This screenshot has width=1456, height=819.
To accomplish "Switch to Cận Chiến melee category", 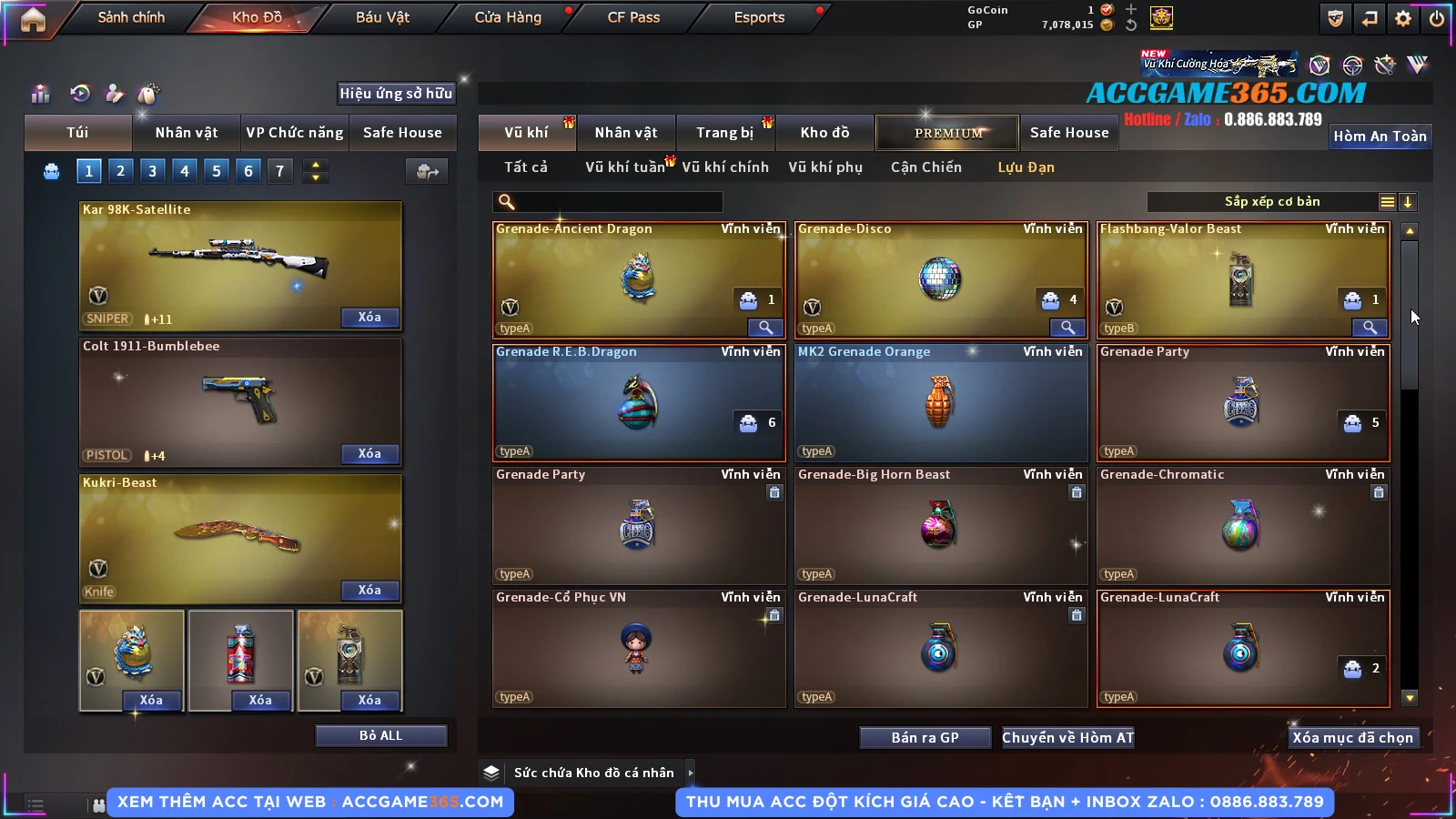I will click(925, 167).
